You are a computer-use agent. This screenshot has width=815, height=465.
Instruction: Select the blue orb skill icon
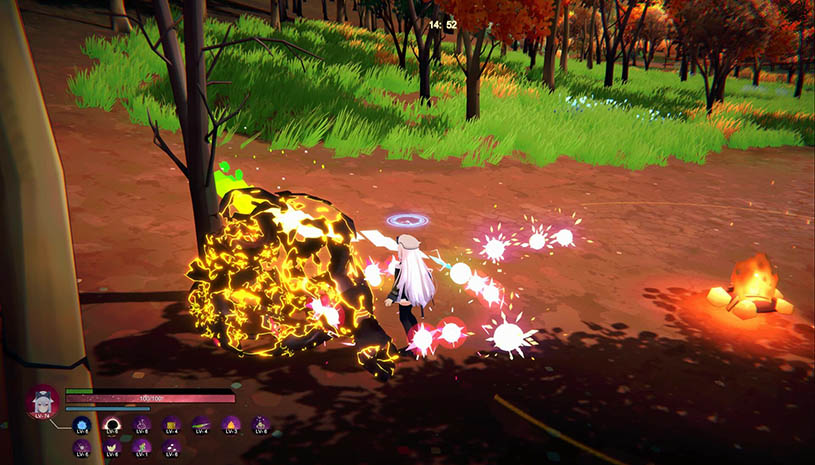82,425
